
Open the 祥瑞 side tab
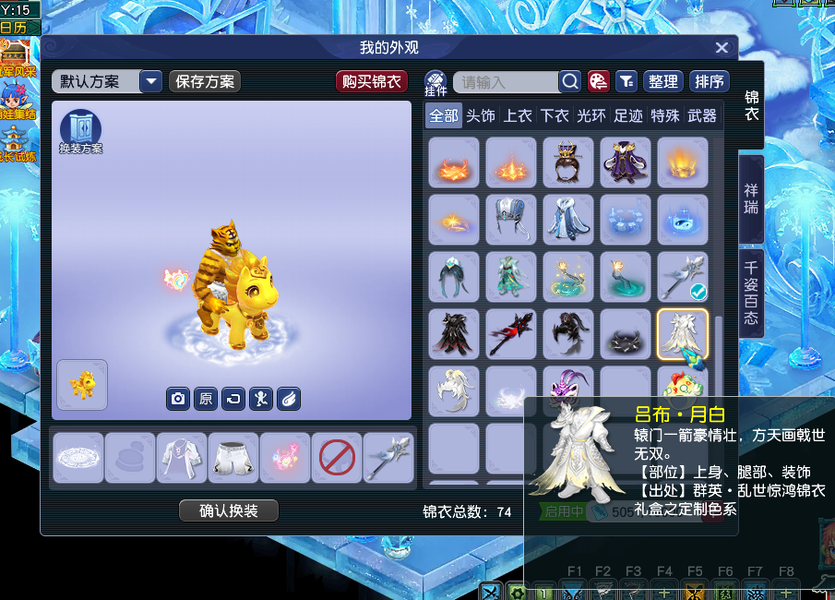click(x=751, y=198)
